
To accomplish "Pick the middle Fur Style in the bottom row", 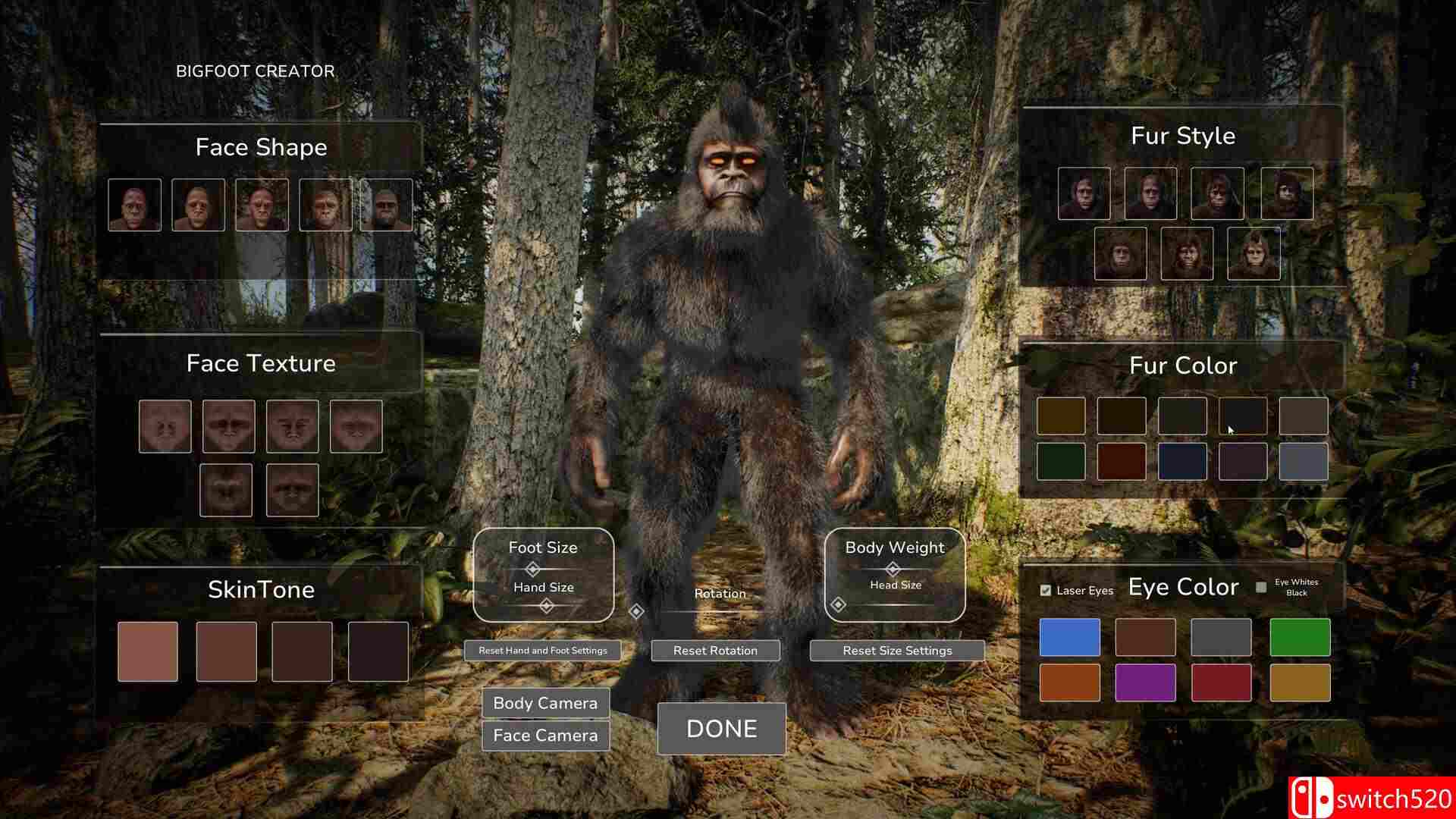I will pyautogui.click(x=1187, y=254).
